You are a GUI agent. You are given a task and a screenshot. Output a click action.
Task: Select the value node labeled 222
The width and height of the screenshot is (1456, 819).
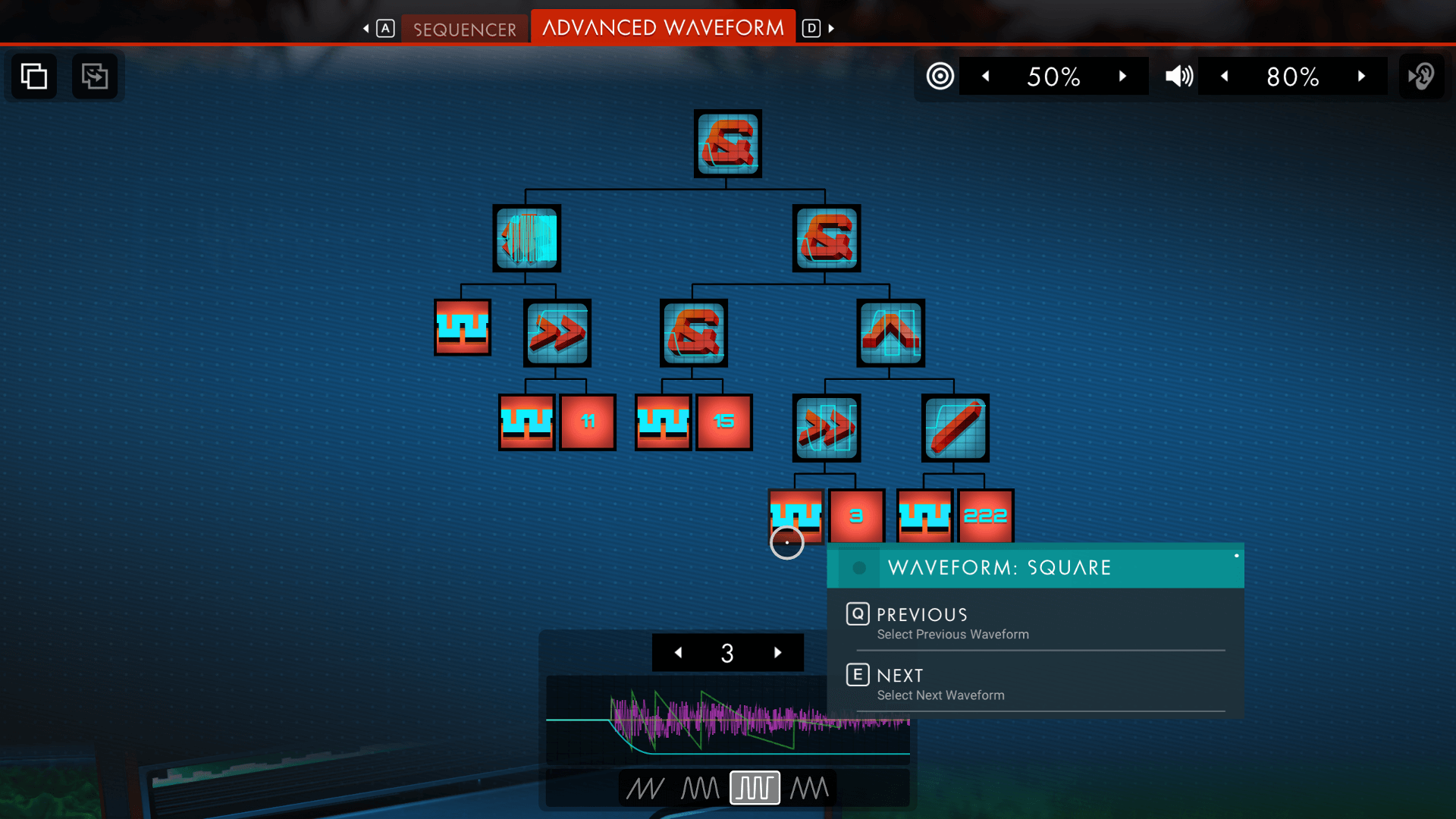pyautogui.click(x=985, y=516)
